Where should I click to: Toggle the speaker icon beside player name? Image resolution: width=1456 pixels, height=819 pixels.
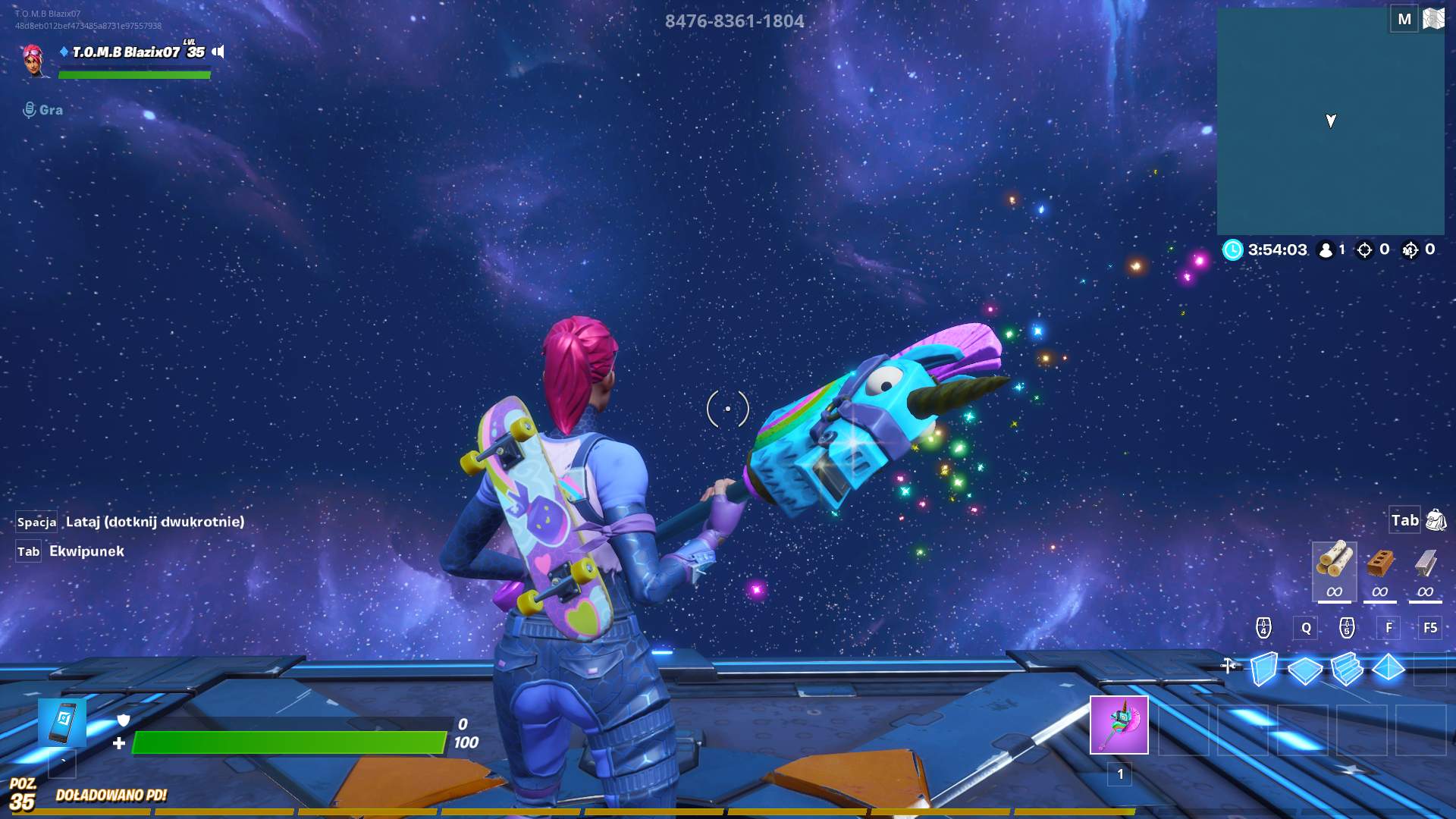(x=218, y=52)
